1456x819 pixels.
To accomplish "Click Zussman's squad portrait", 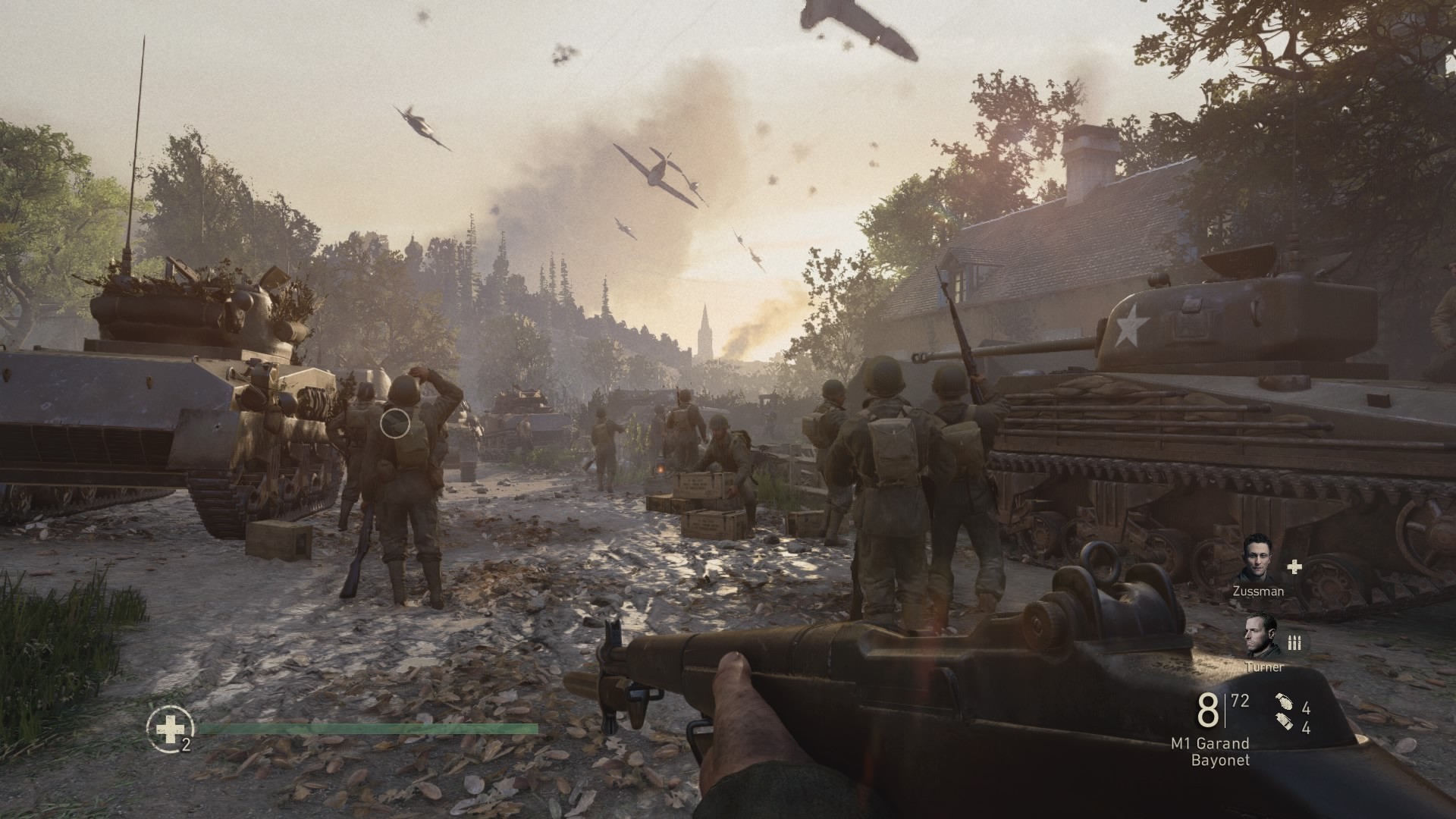I will 1258,559.
